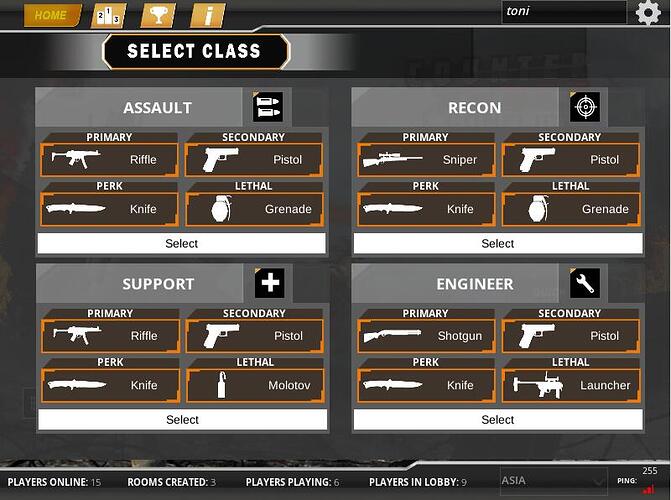Select the Assault class

pyautogui.click(x=181, y=243)
